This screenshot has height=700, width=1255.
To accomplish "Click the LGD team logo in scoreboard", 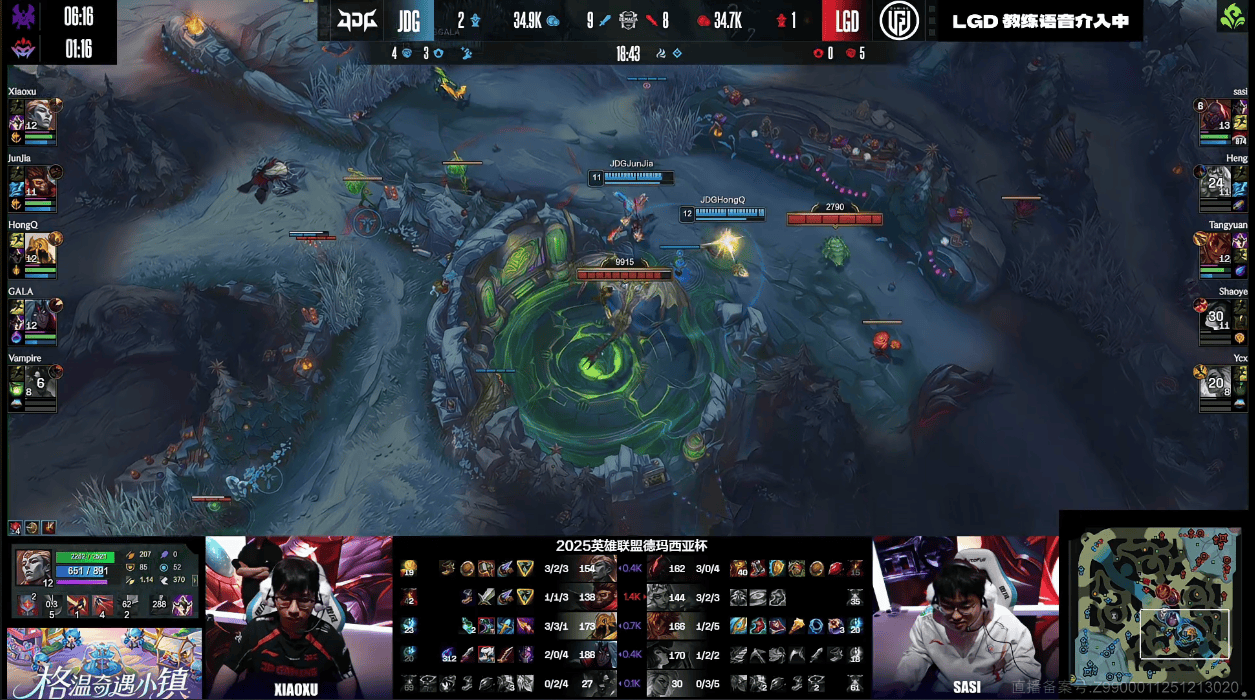I will pos(899,21).
